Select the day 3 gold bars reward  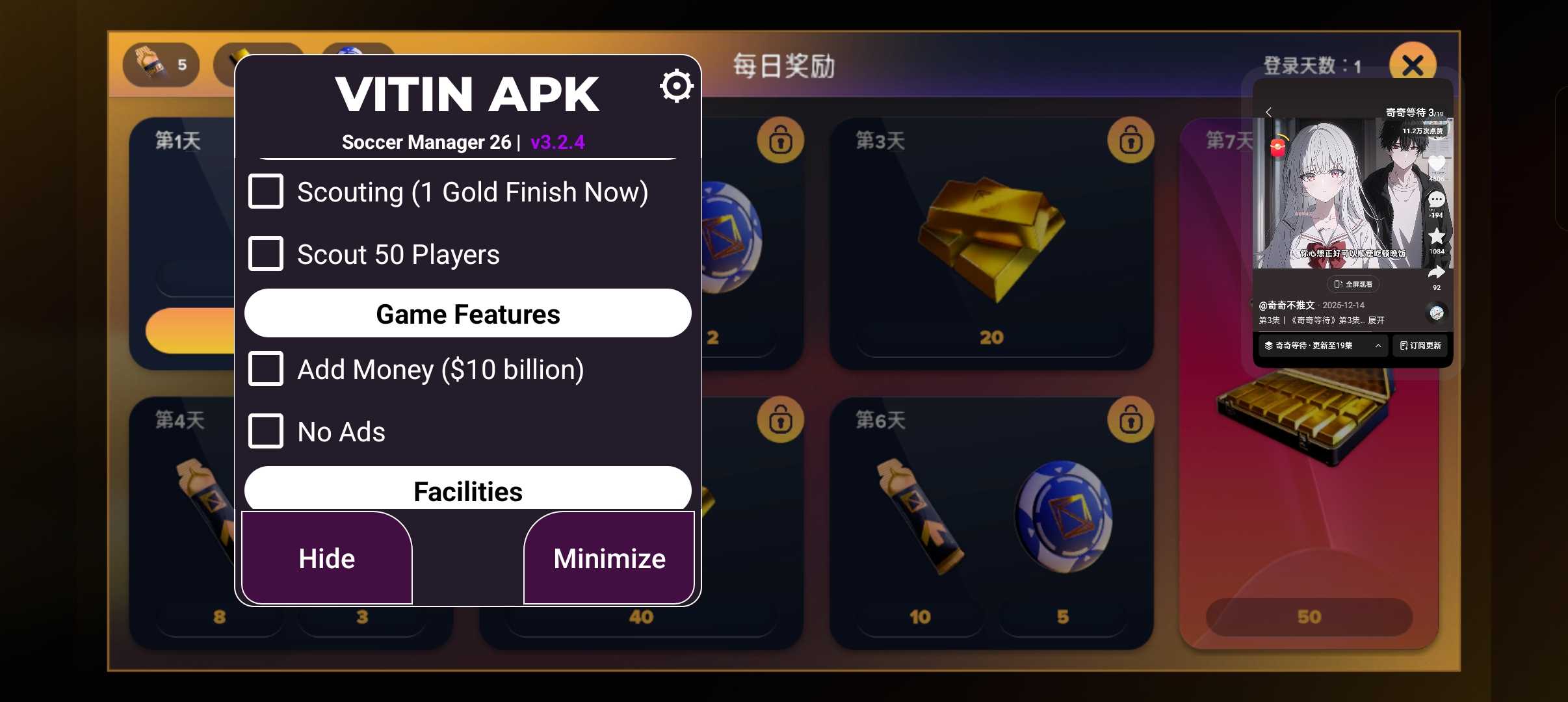[991, 240]
